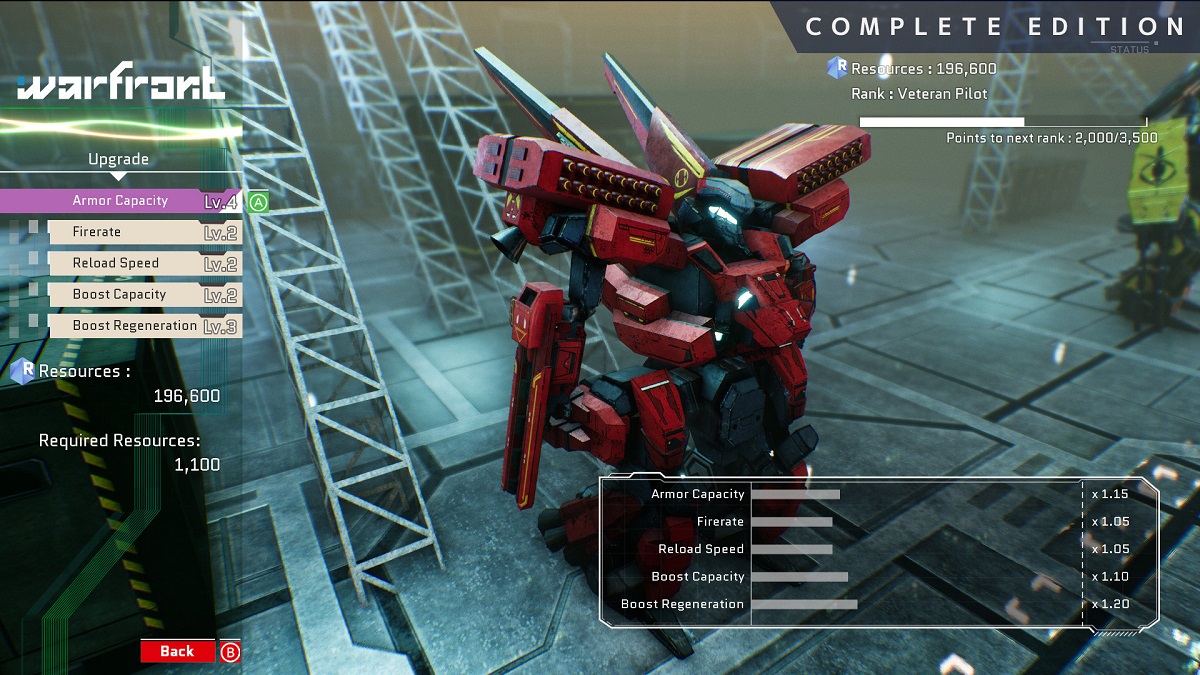The image size is (1200, 675).
Task: Select the Armor Capacity upgrade
Action: pyautogui.click(x=120, y=201)
